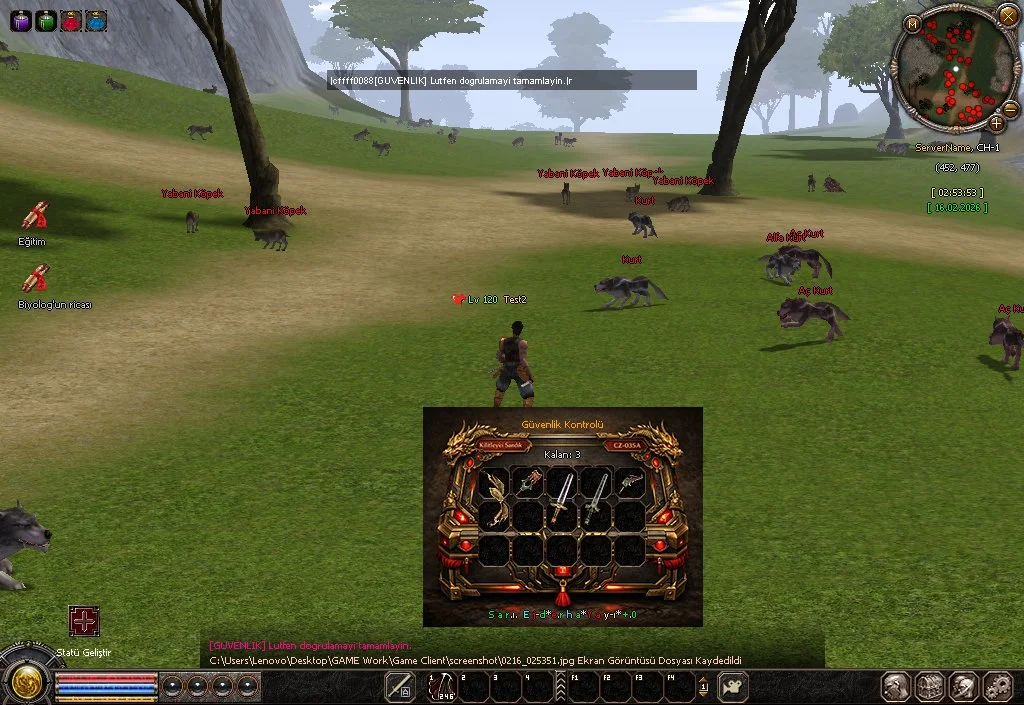
Task: Open the Eğitim quest scroll
Action: tap(35, 216)
